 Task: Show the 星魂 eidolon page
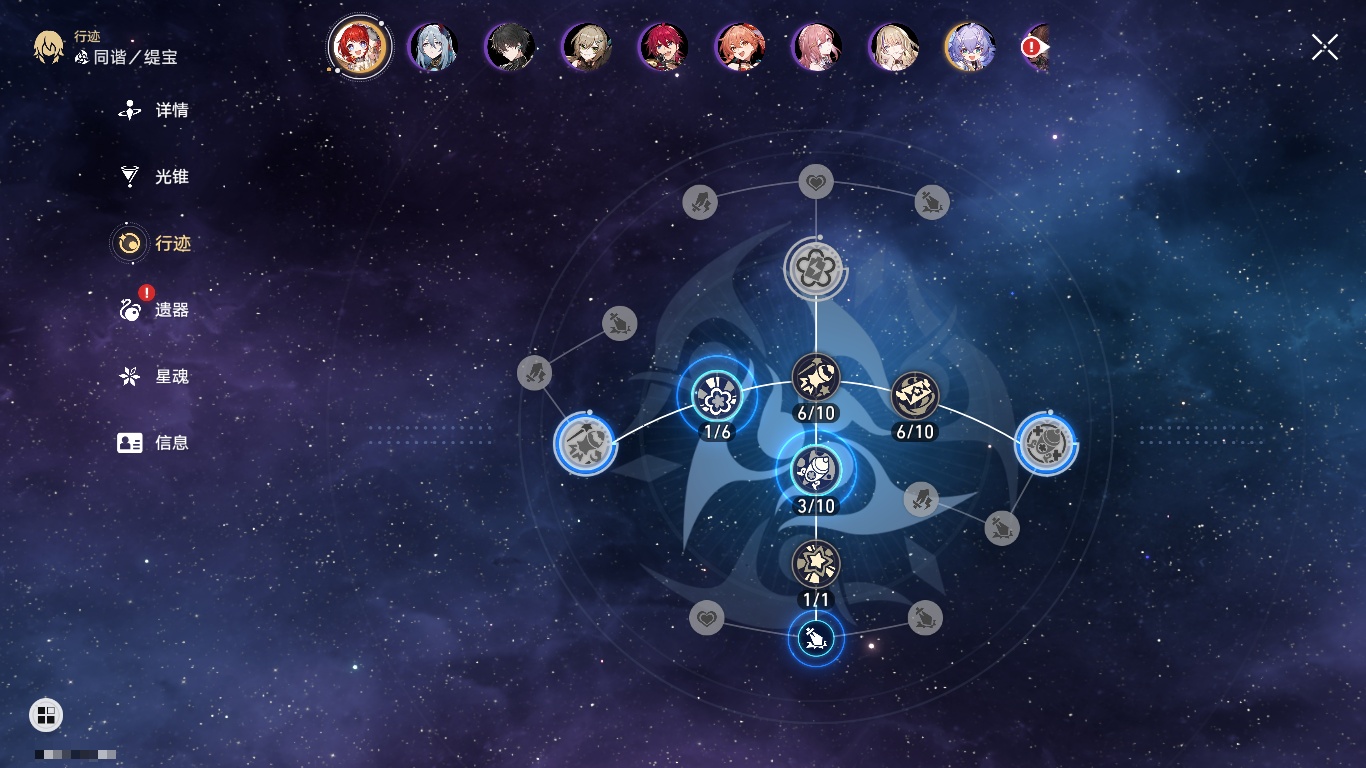pyautogui.click(x=154, y=377)
